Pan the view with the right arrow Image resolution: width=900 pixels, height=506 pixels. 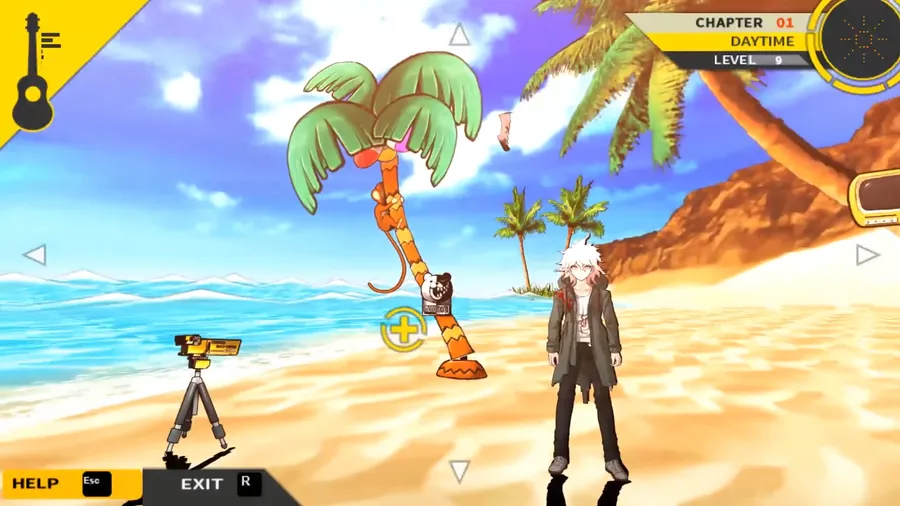click(x=866, y=255)
